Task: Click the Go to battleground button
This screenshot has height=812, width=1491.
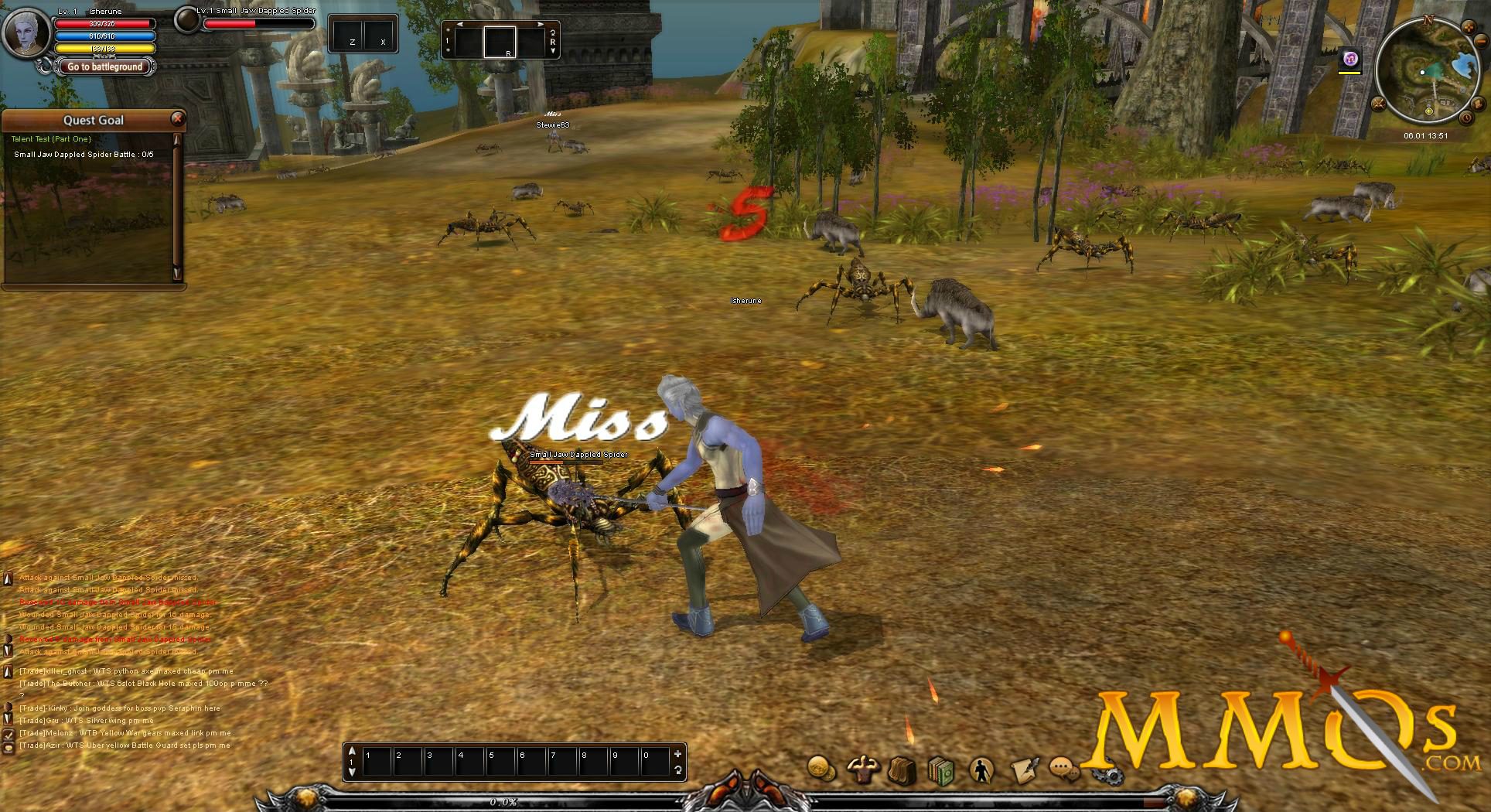Action: pyautogui.click(x=104, y=67)
